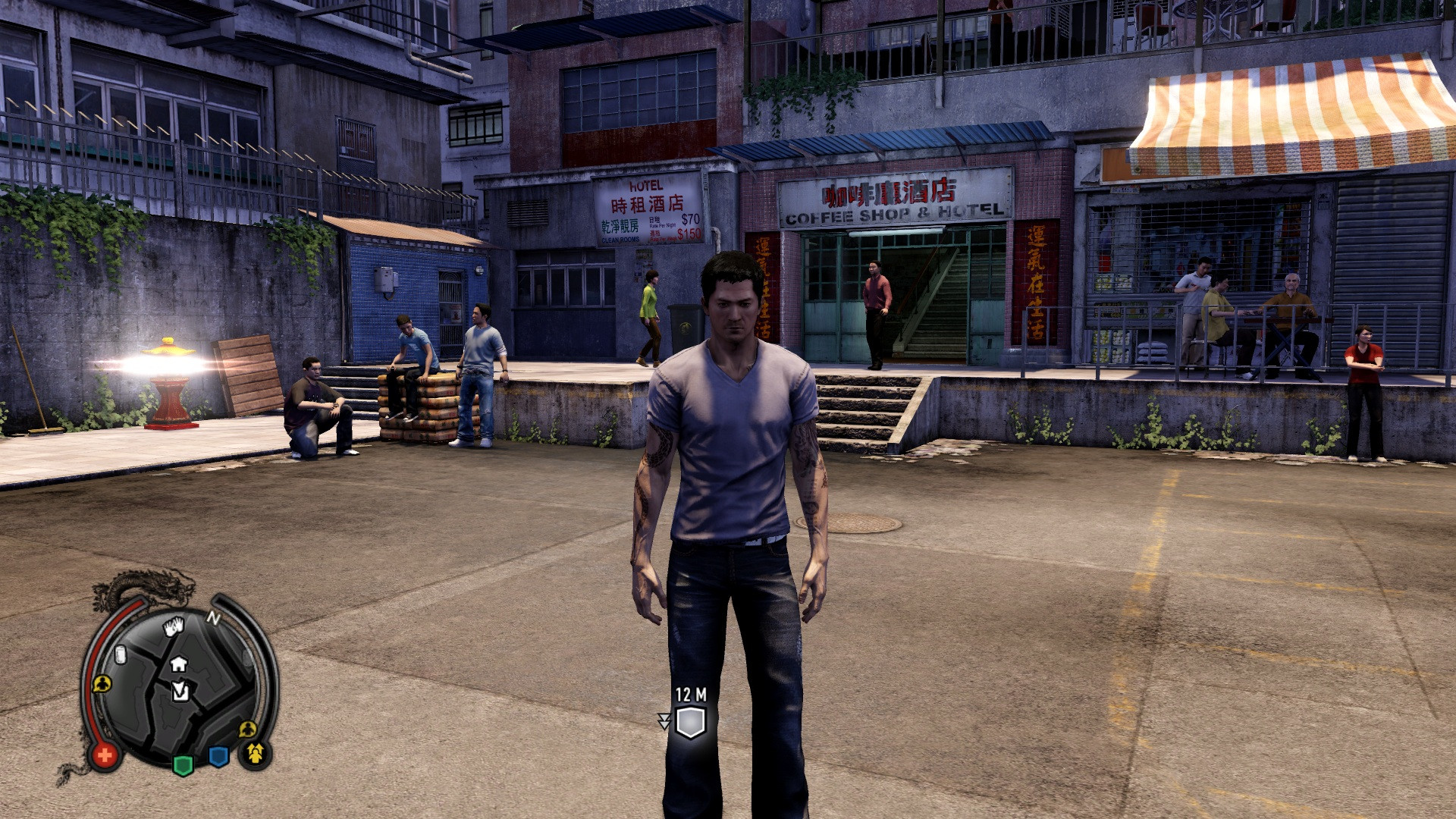
Task: Click the player arrow on the minimap
Action: tap(180, 690)
